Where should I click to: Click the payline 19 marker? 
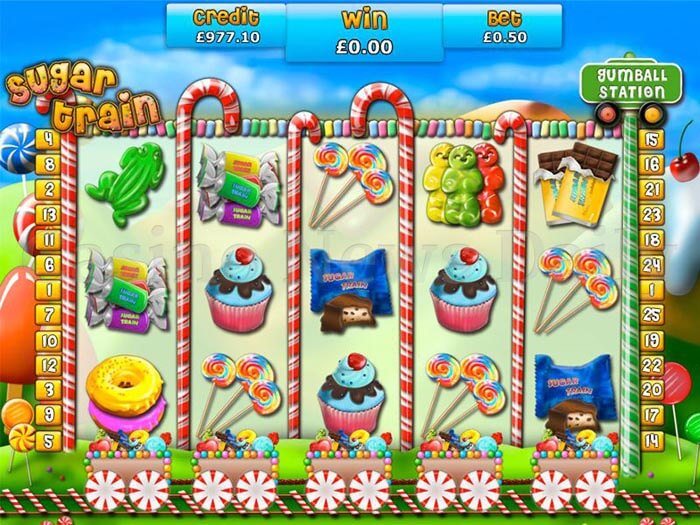(653, 338)
